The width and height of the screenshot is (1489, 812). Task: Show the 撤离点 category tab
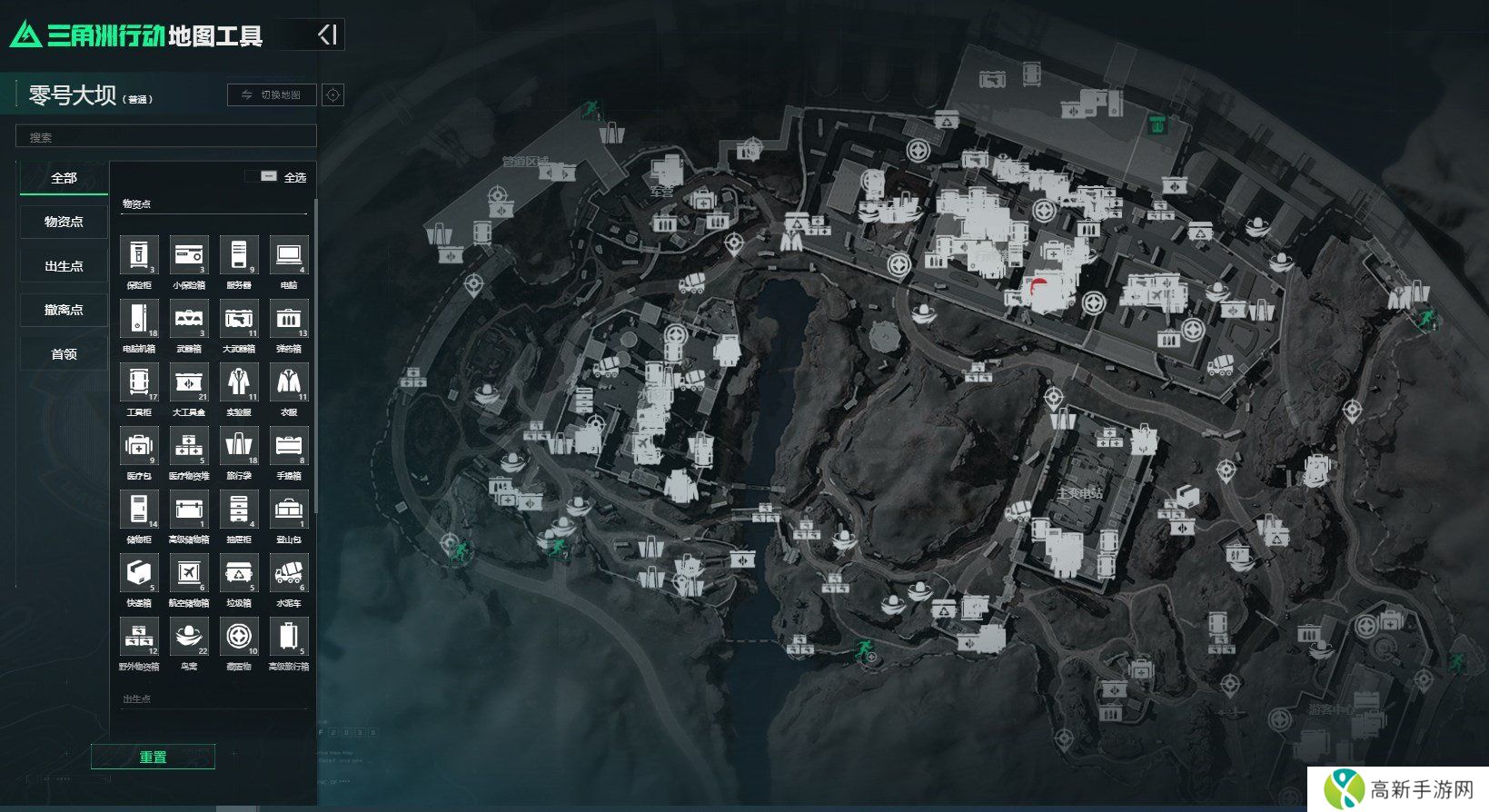(x=64, y=310)
